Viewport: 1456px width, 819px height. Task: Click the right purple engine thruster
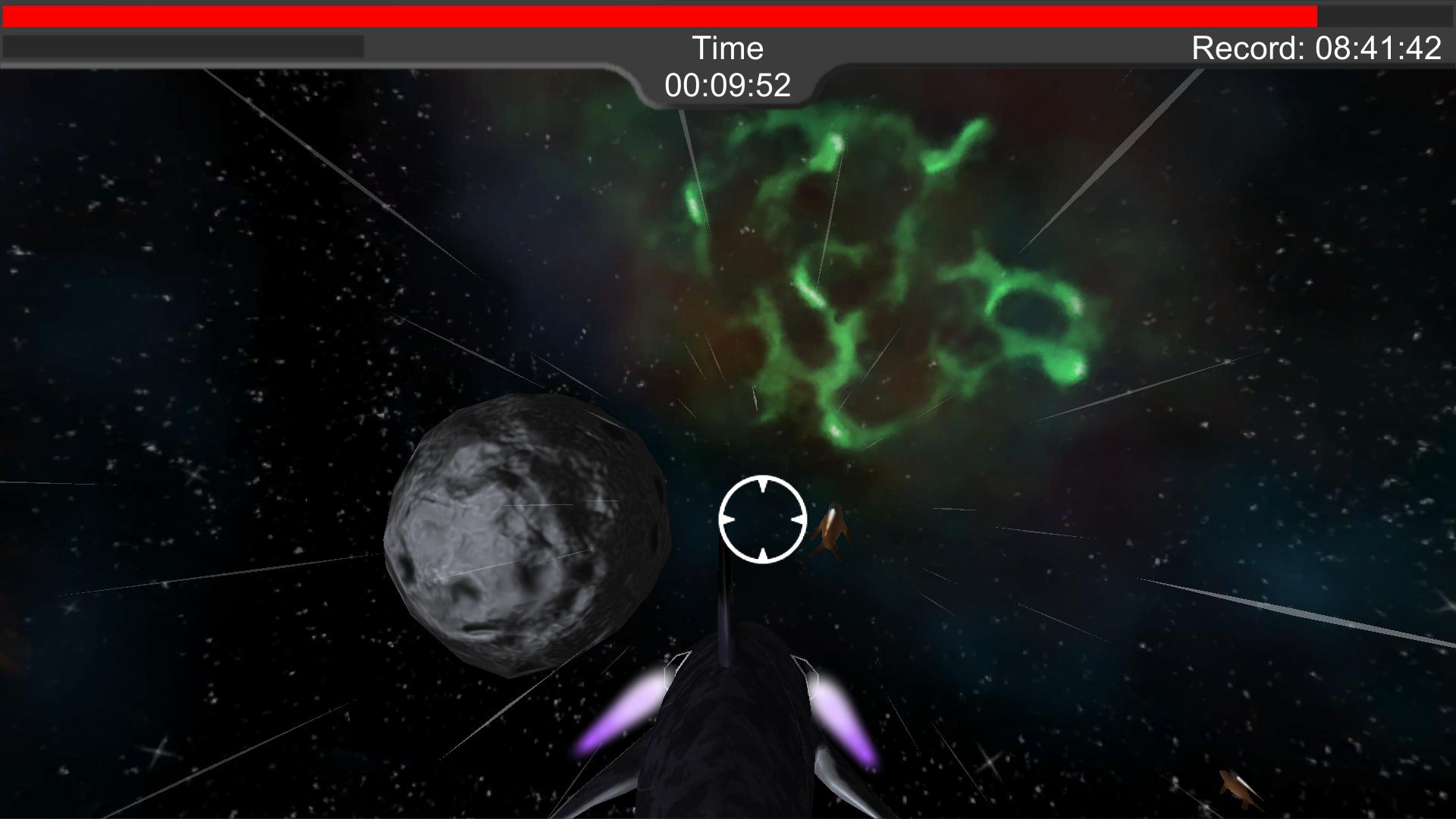pos(842,713)
